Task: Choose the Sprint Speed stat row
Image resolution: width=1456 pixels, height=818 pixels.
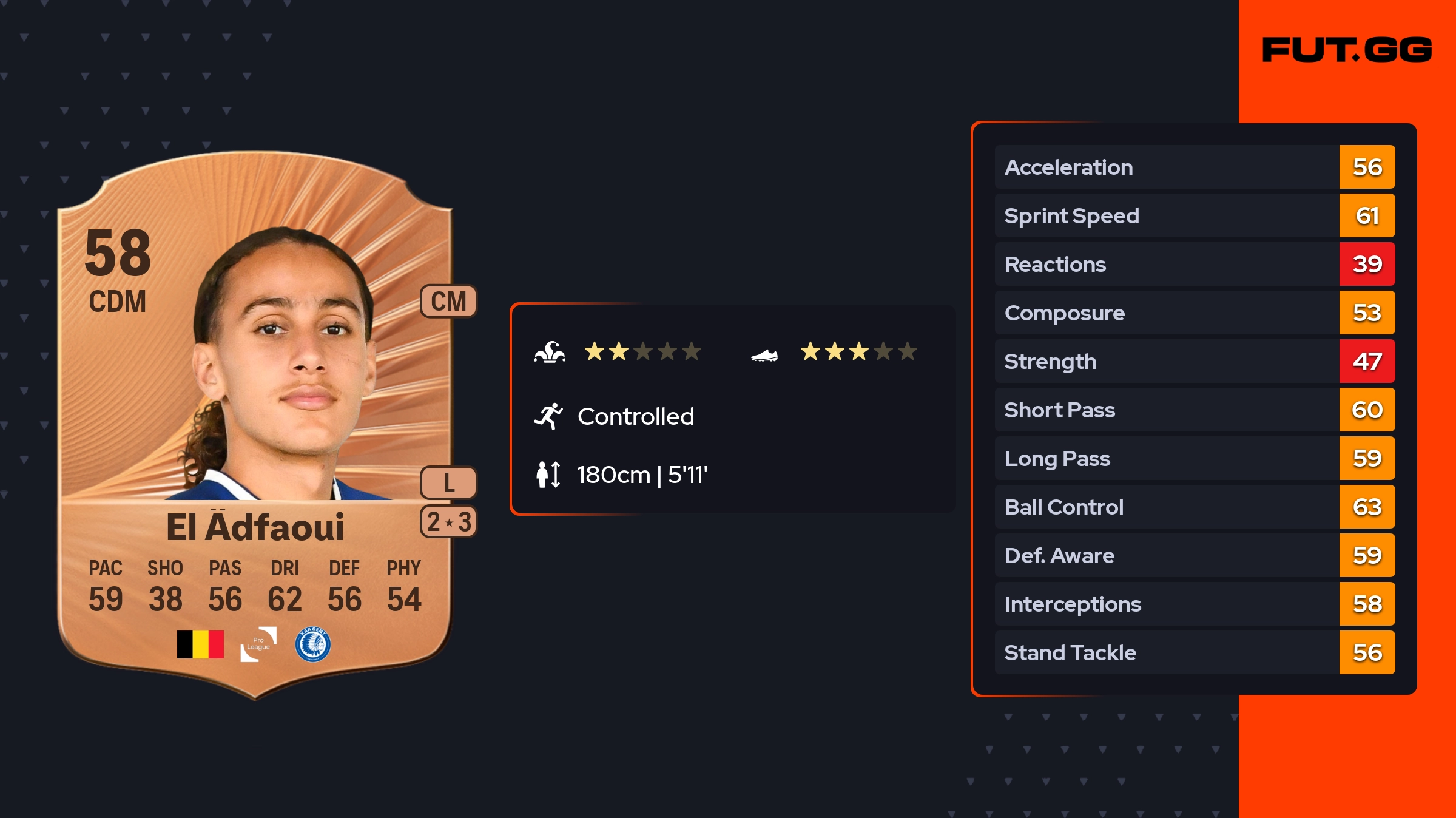Action: point(1194,215)
